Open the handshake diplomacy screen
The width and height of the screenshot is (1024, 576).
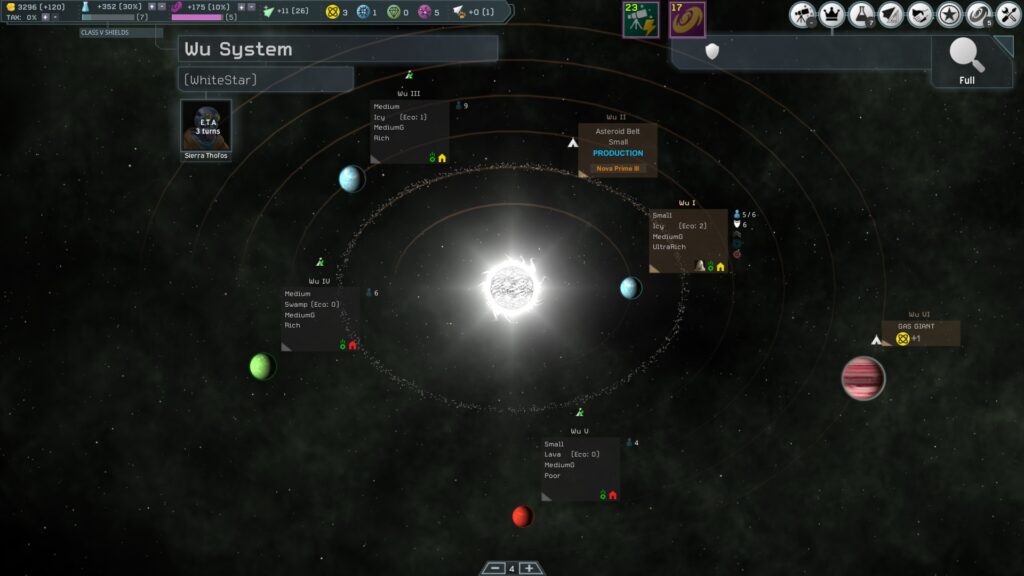920,15
